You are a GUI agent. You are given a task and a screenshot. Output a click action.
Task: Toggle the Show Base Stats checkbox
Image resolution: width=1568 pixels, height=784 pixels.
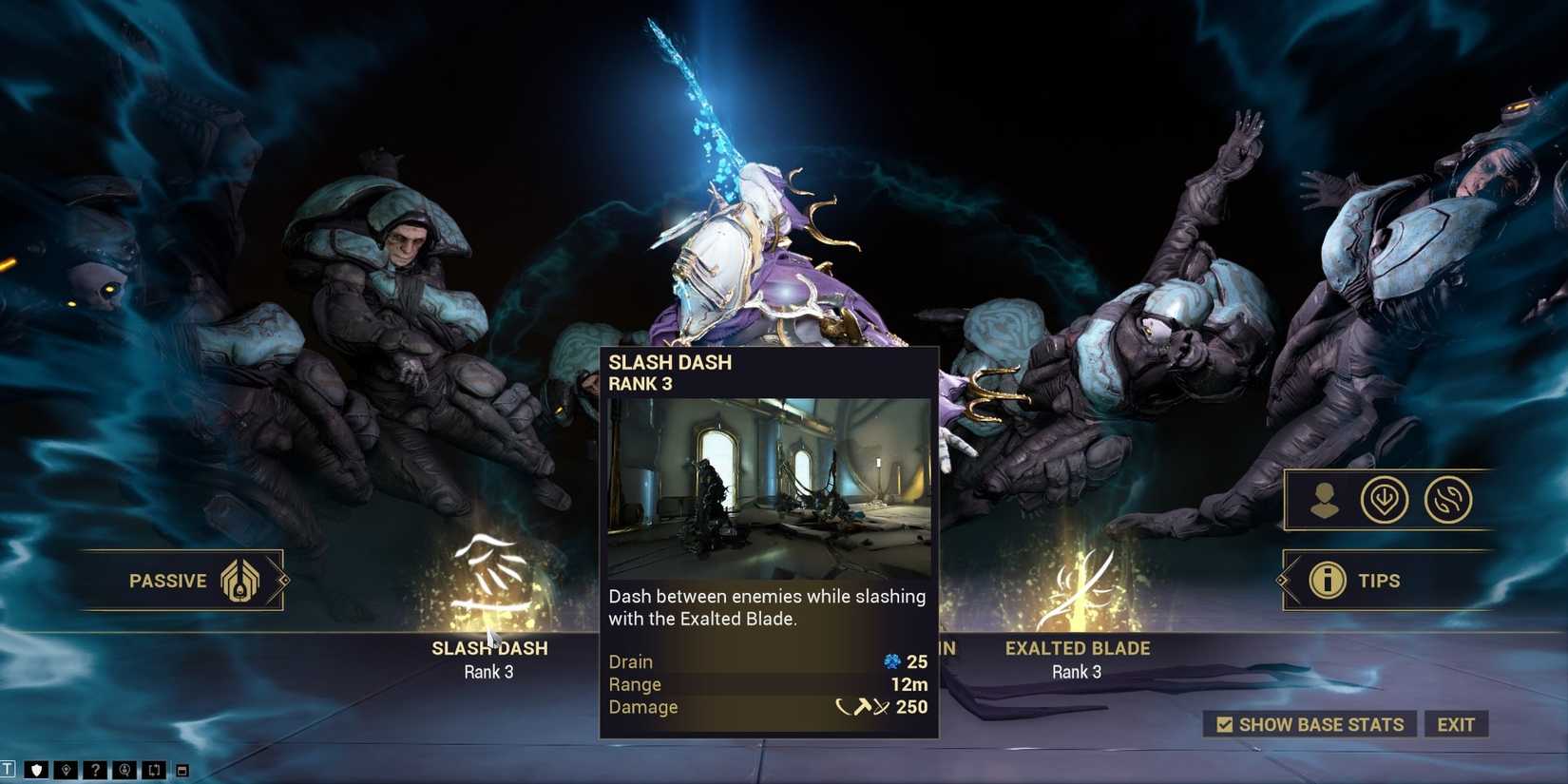(1225, 724)
